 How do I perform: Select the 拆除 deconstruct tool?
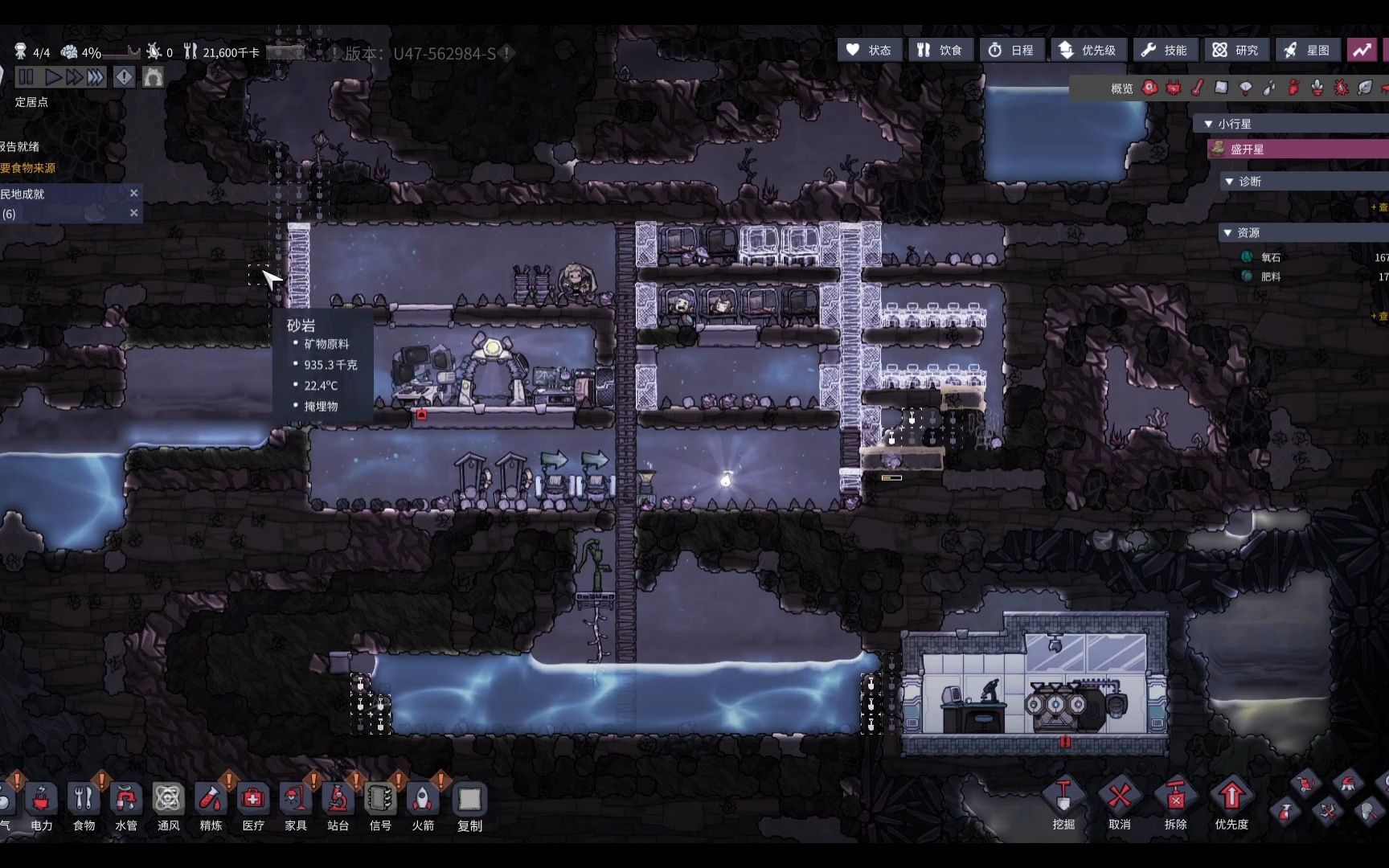[x=1175, y=802]
